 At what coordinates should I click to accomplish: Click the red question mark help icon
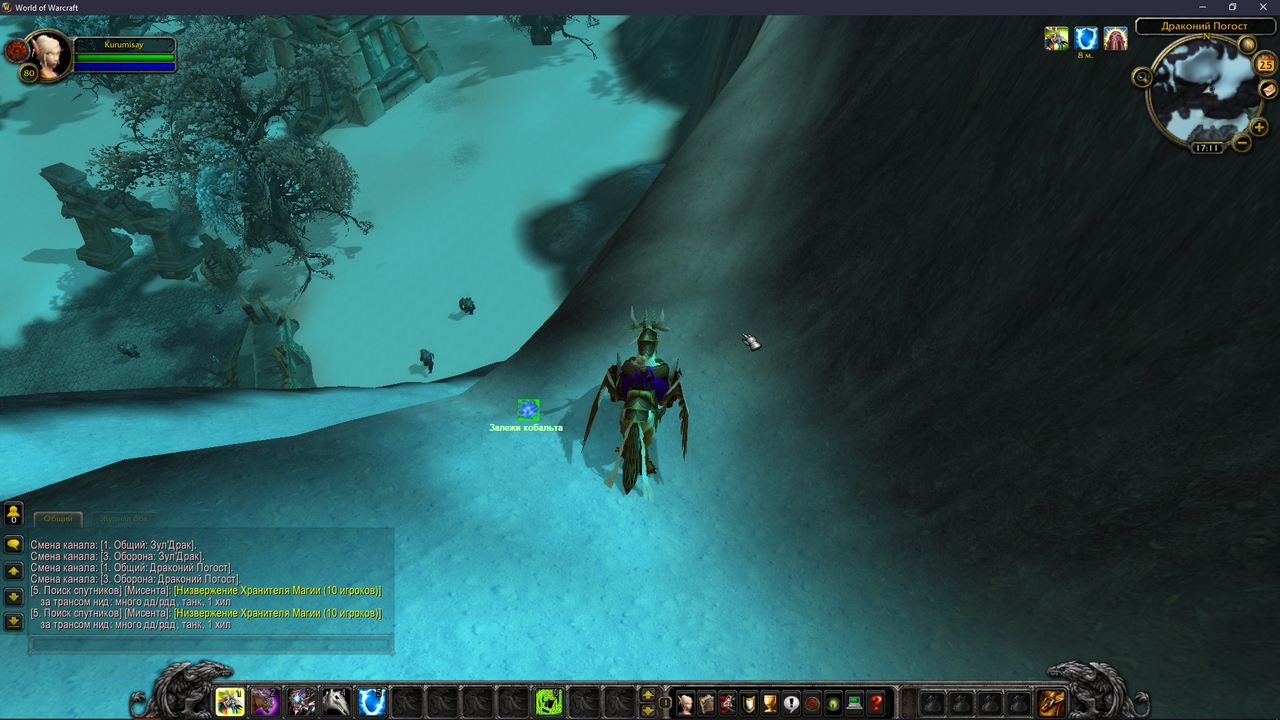874,702
